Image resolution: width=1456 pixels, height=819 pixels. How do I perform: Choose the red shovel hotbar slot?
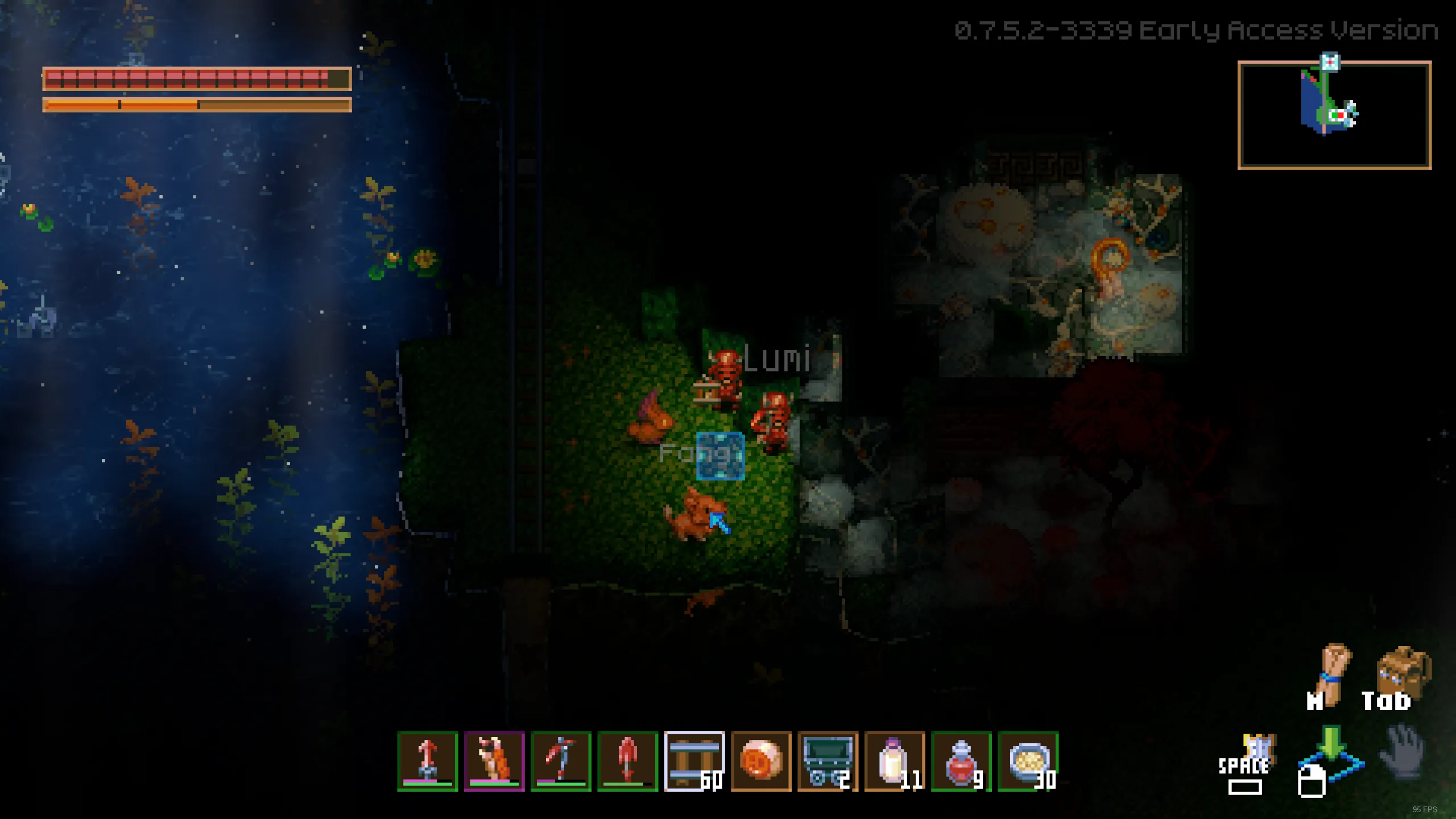pyautogui.click(x=627, y=761)
